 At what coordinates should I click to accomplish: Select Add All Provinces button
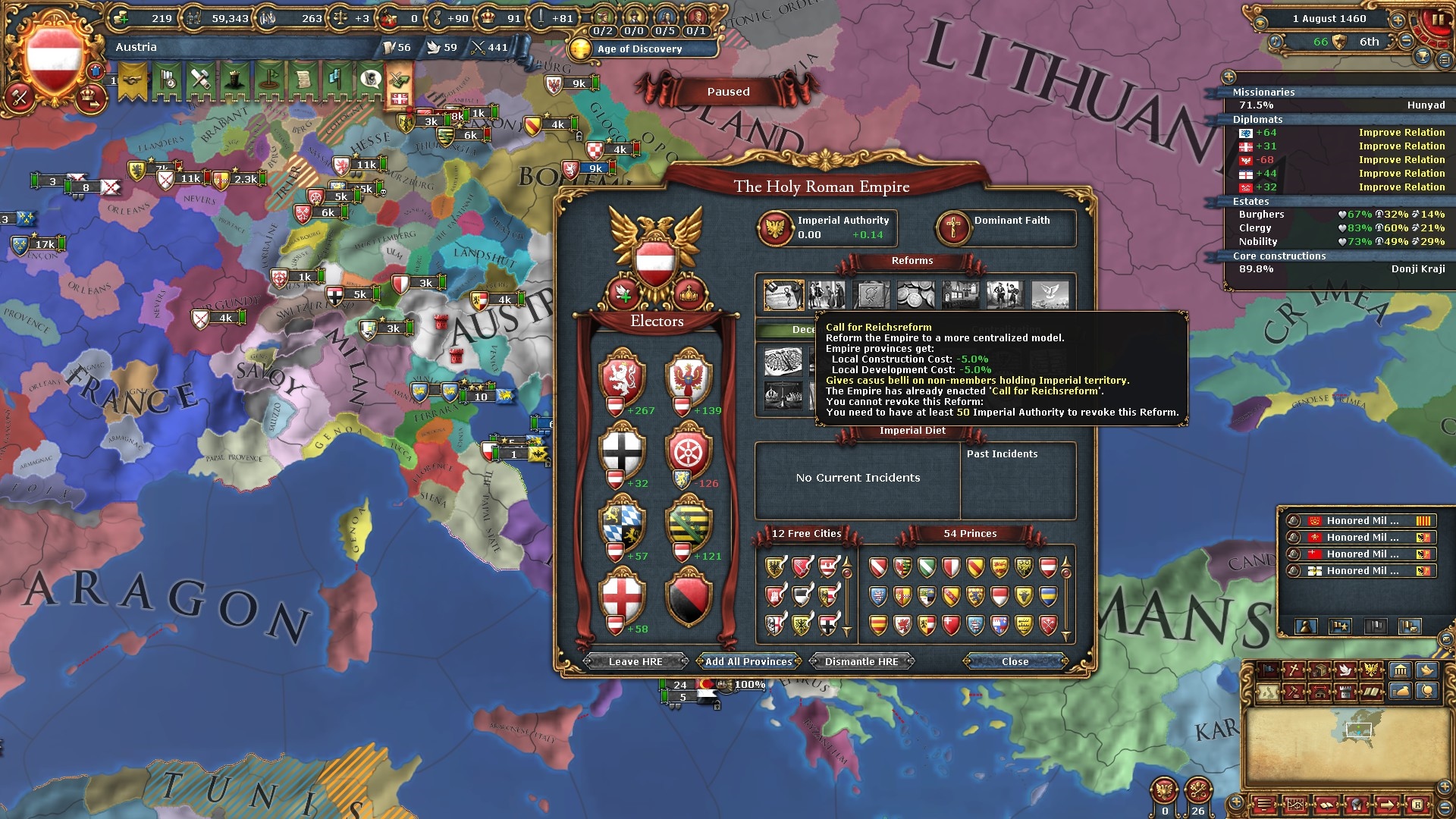pos(748,661)
